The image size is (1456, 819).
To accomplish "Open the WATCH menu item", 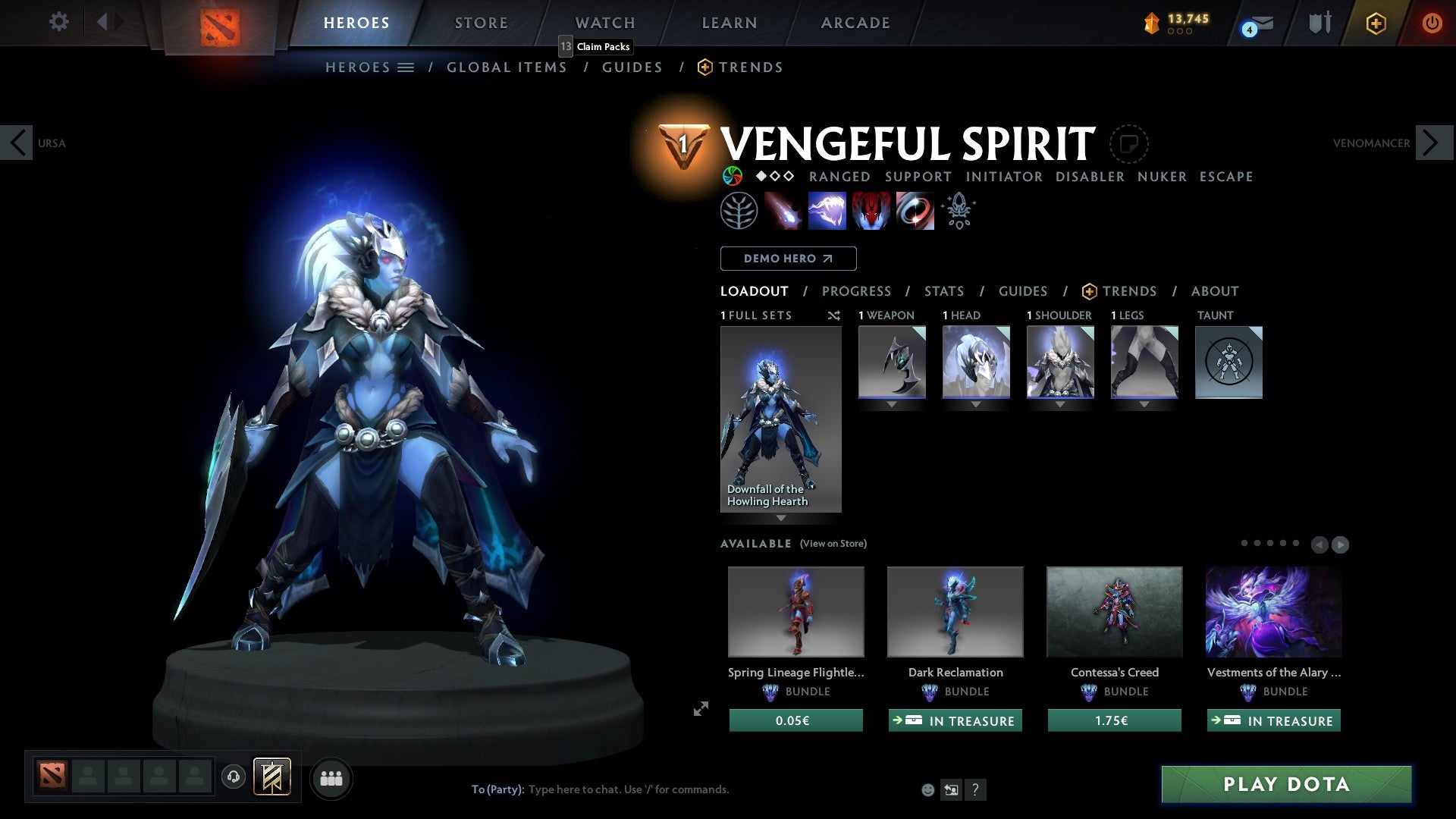I will (604, 22).
